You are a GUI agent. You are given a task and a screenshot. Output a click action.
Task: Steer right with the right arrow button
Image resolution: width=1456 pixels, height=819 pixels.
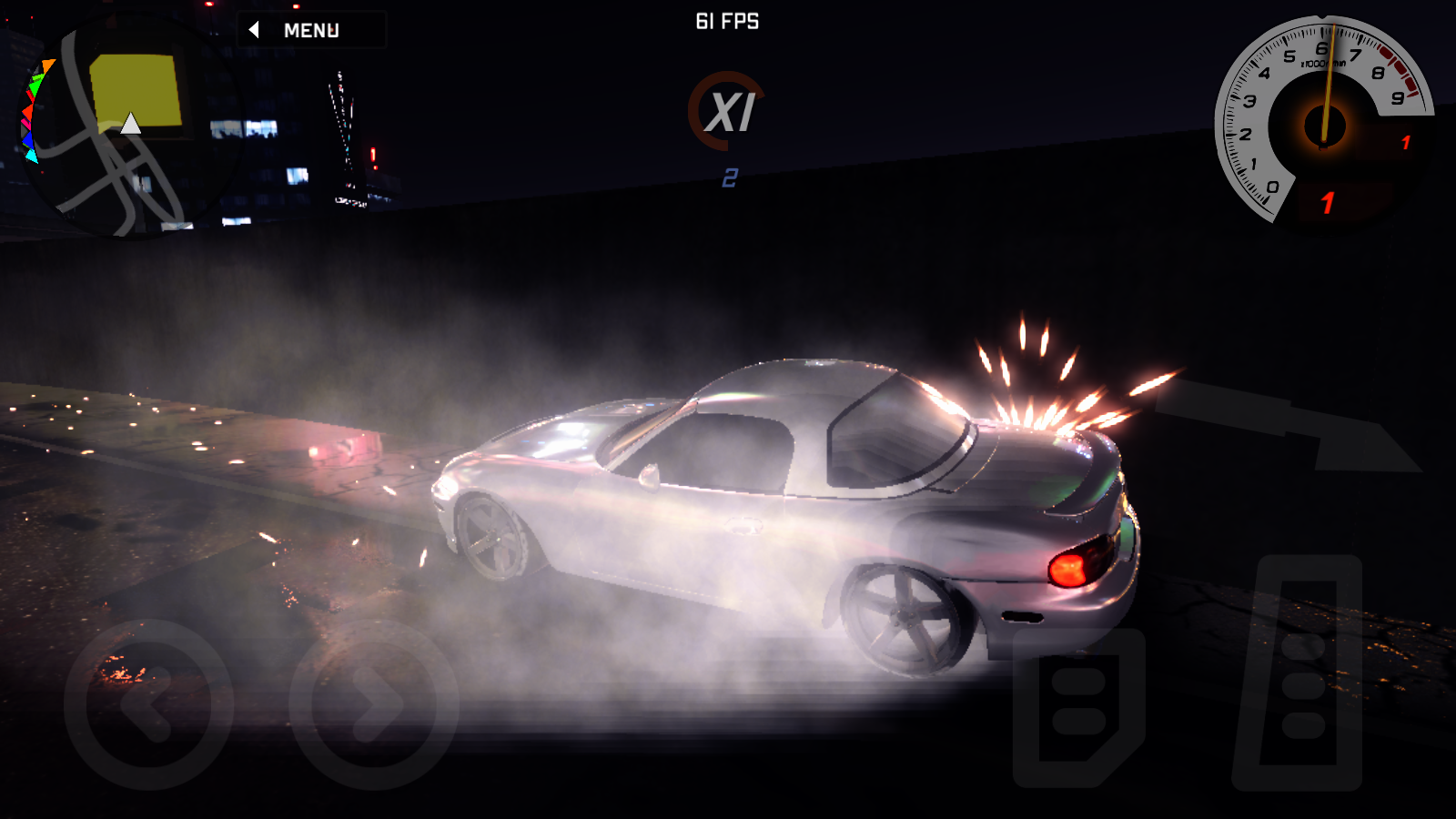pos(373,704)
